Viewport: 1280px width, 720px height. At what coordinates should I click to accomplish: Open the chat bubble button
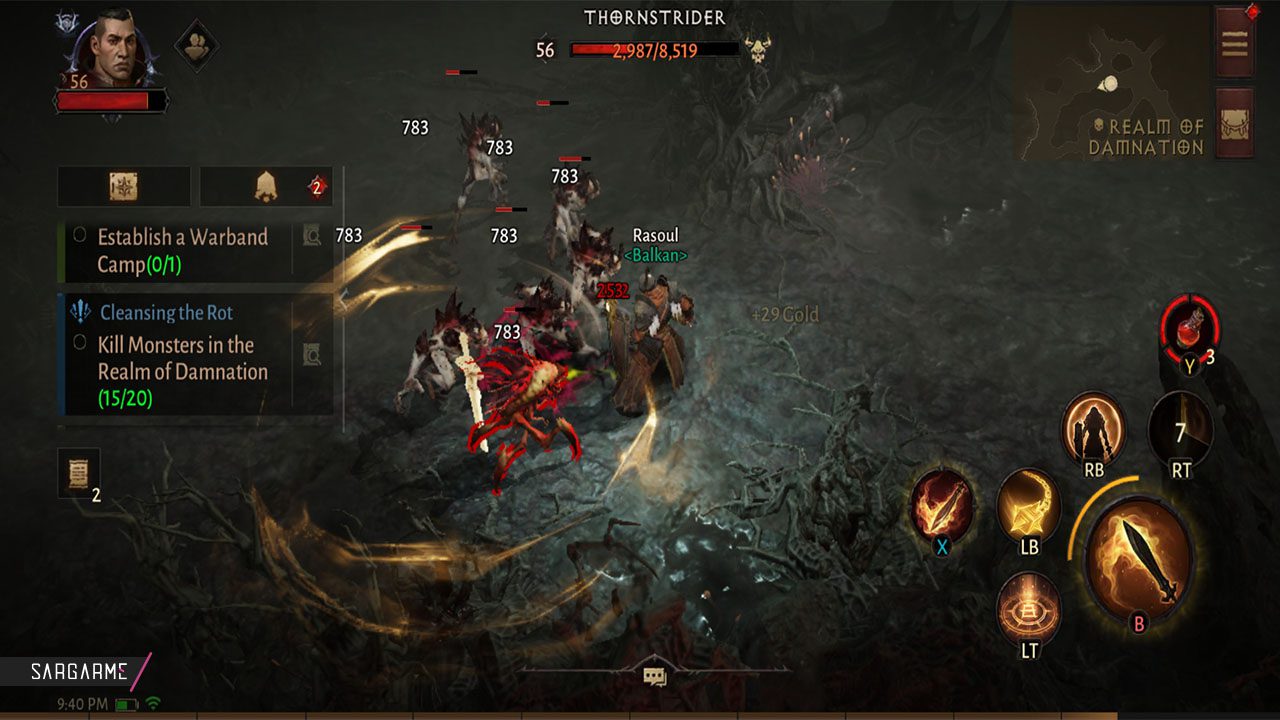click(x=655, y=677)
